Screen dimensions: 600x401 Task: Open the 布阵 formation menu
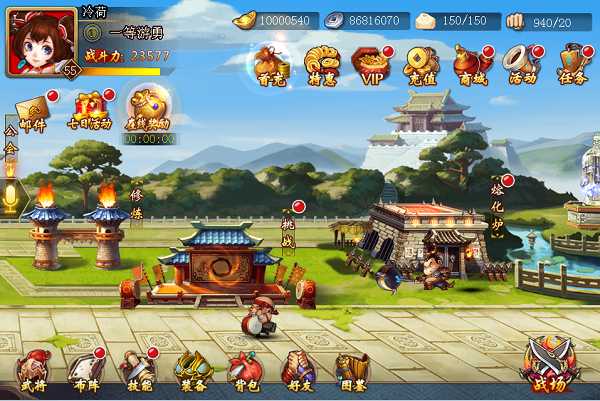click(85, 371)
